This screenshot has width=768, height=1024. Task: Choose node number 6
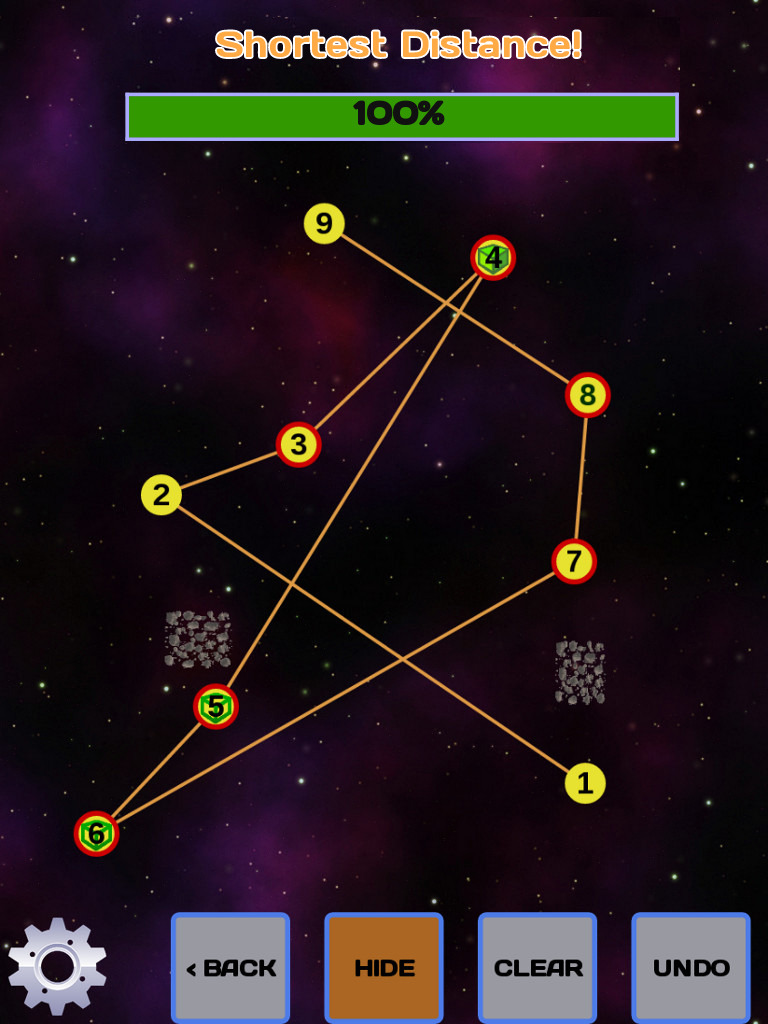point(96,833)
